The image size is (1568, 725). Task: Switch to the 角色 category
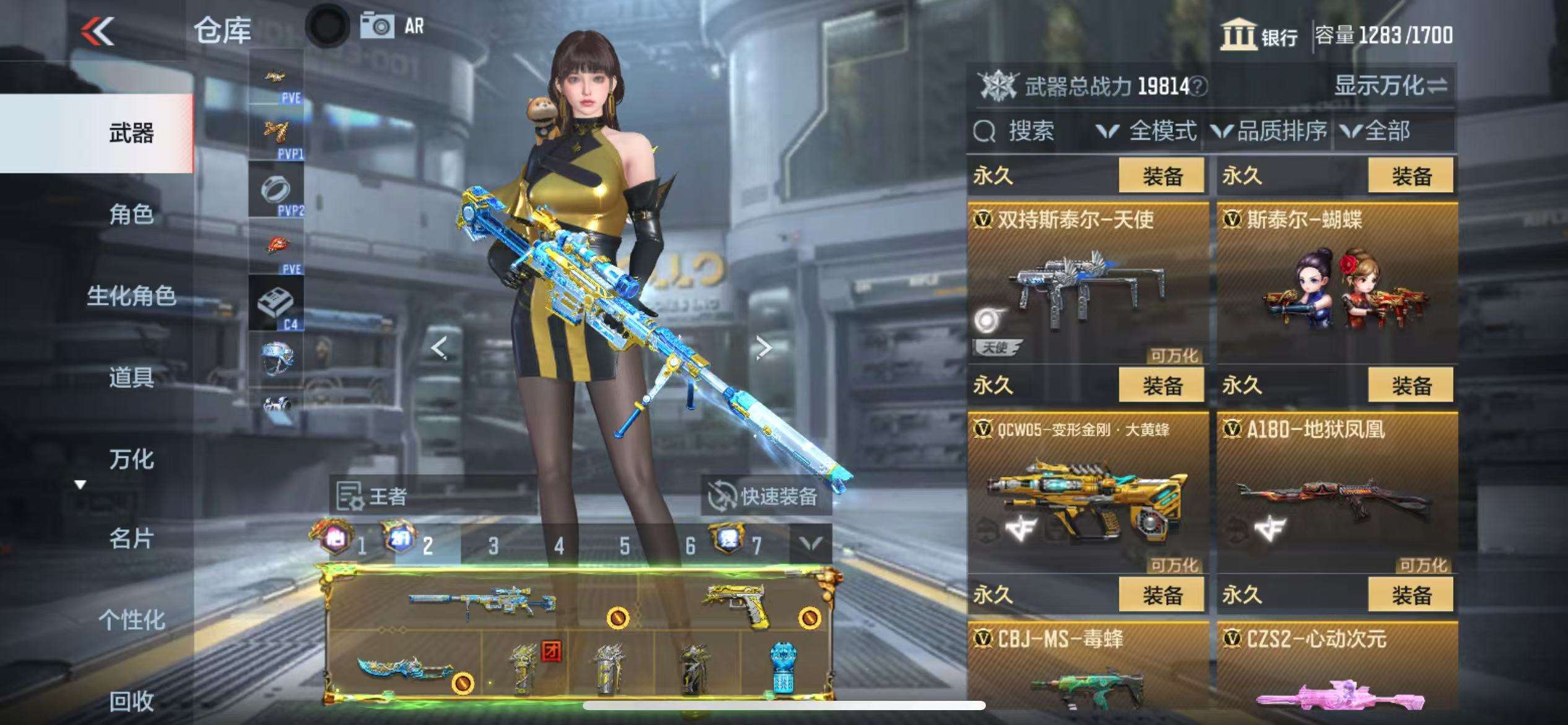point(131,214)
